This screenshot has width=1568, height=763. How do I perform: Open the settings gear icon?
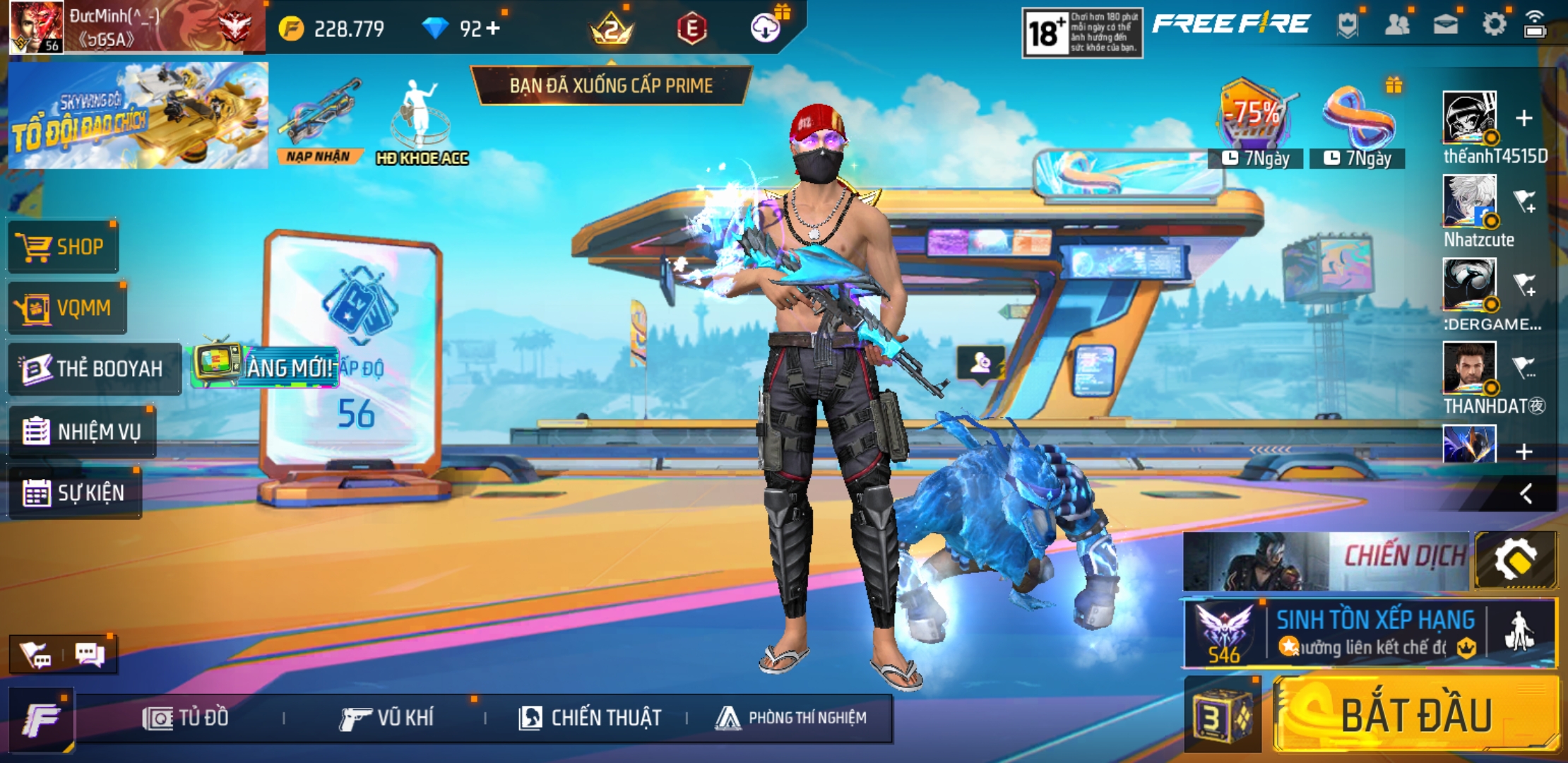click(x=1494, y=25)
